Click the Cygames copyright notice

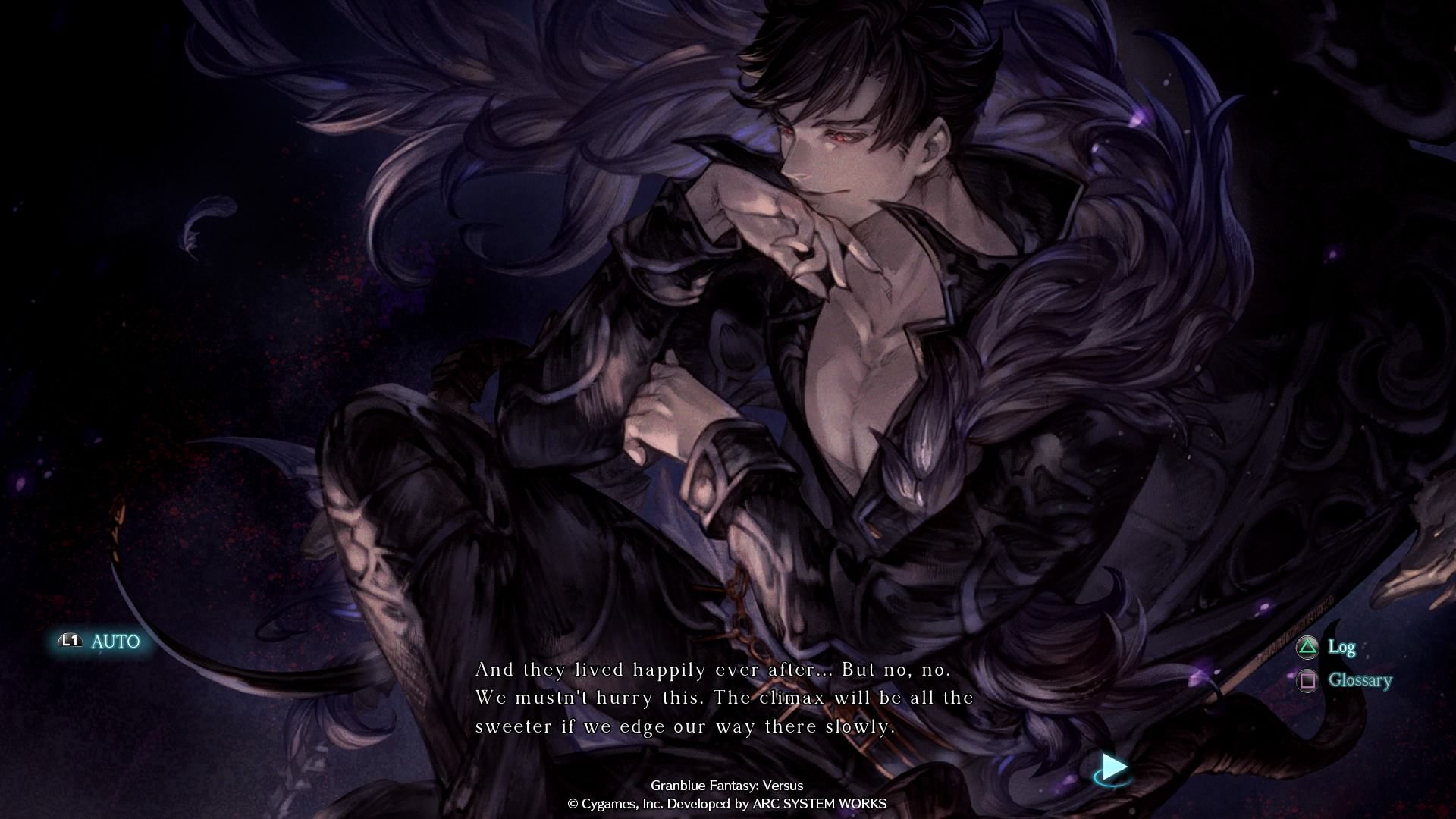pos(728,805)
